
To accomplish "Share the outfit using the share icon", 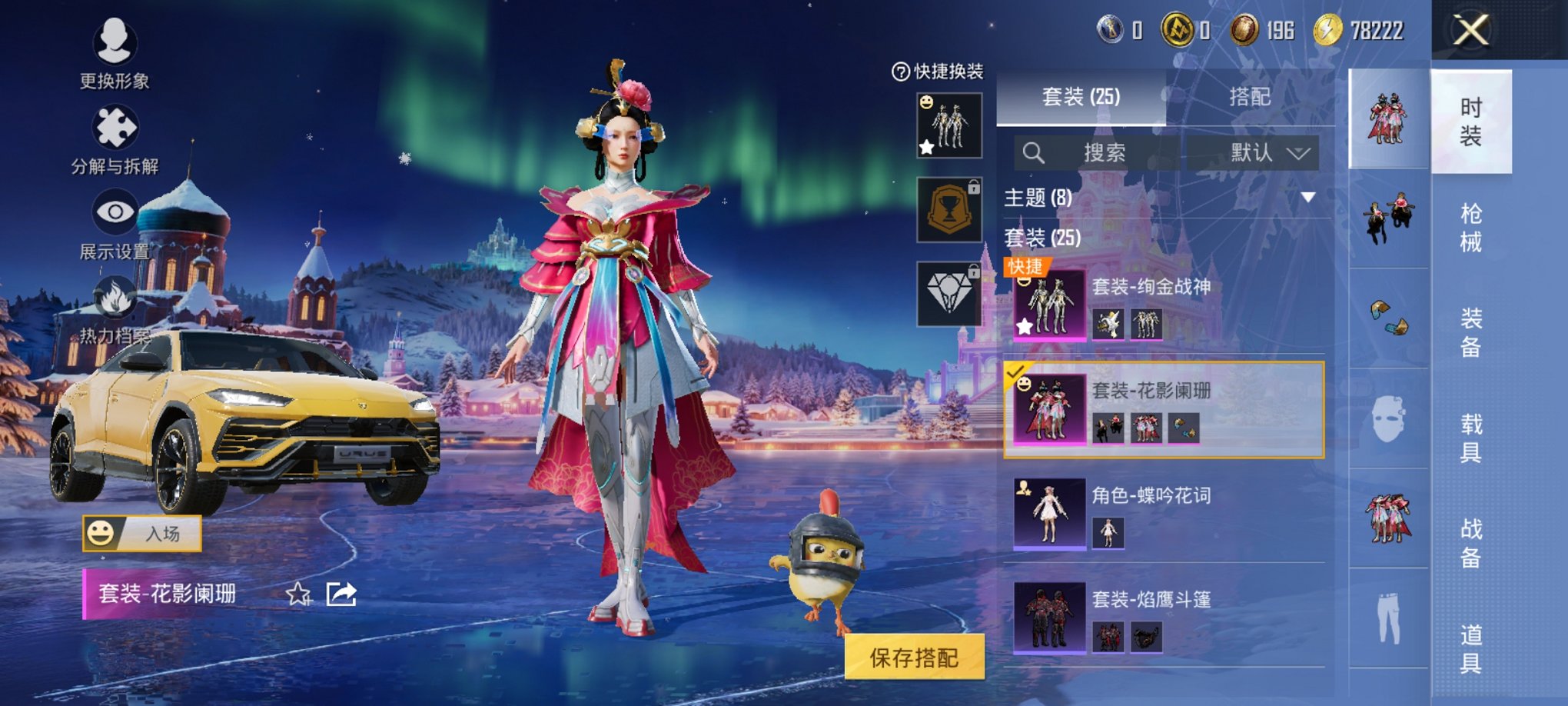I will (x=341, y=594).
